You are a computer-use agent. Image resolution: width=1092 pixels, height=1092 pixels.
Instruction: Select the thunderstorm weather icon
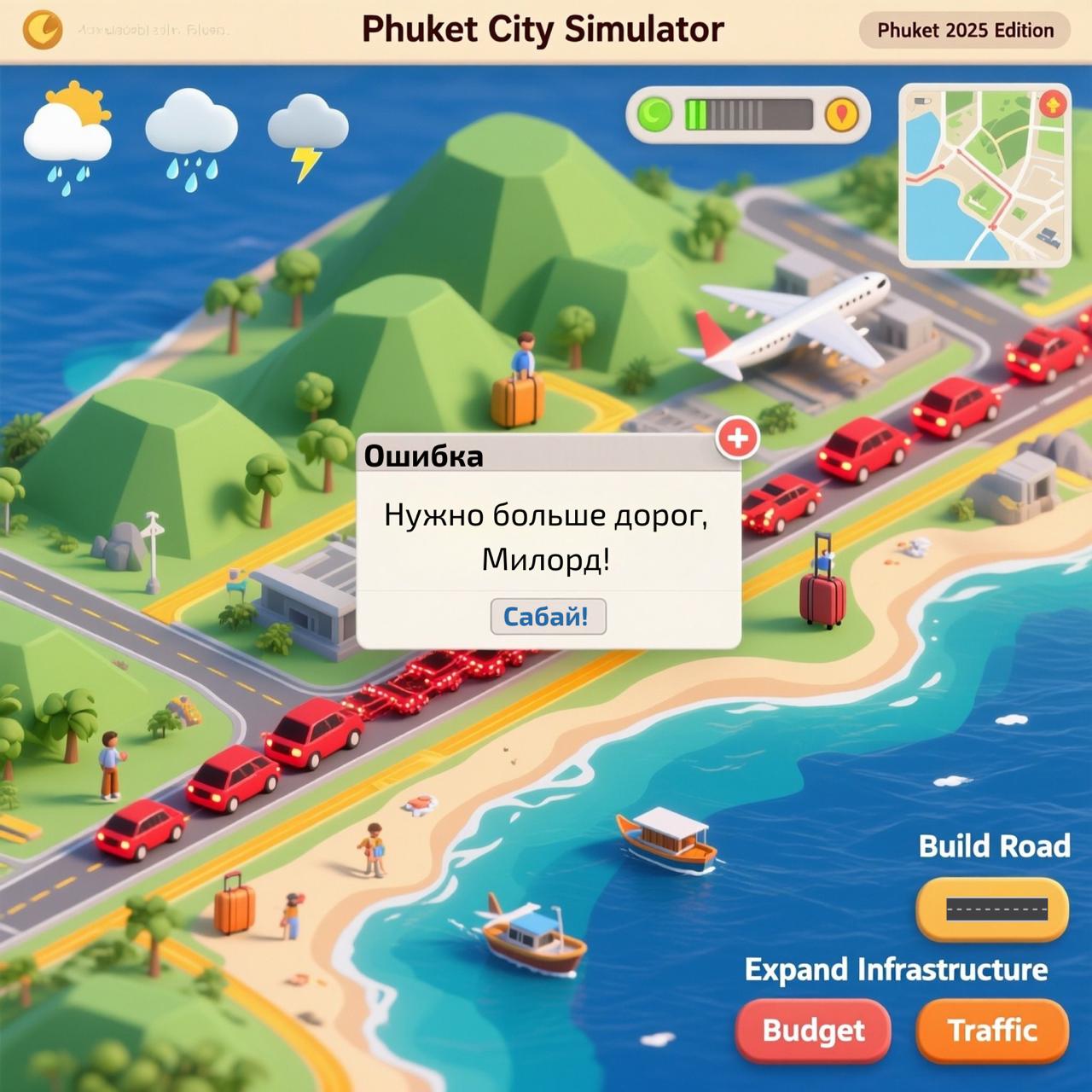307,136
